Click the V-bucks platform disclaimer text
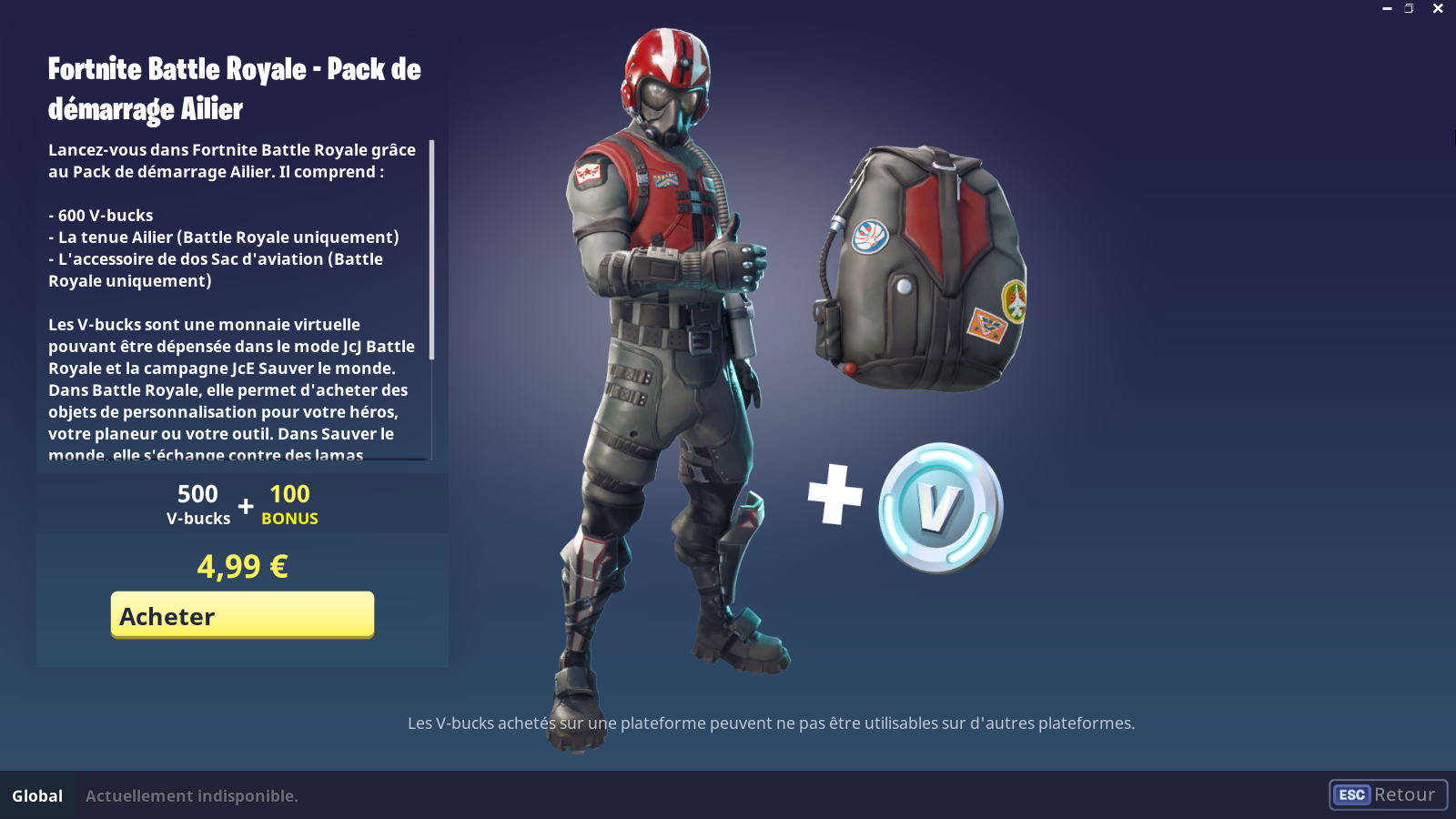The height and width of the screenshot is (819, 1456). (772, 724)
